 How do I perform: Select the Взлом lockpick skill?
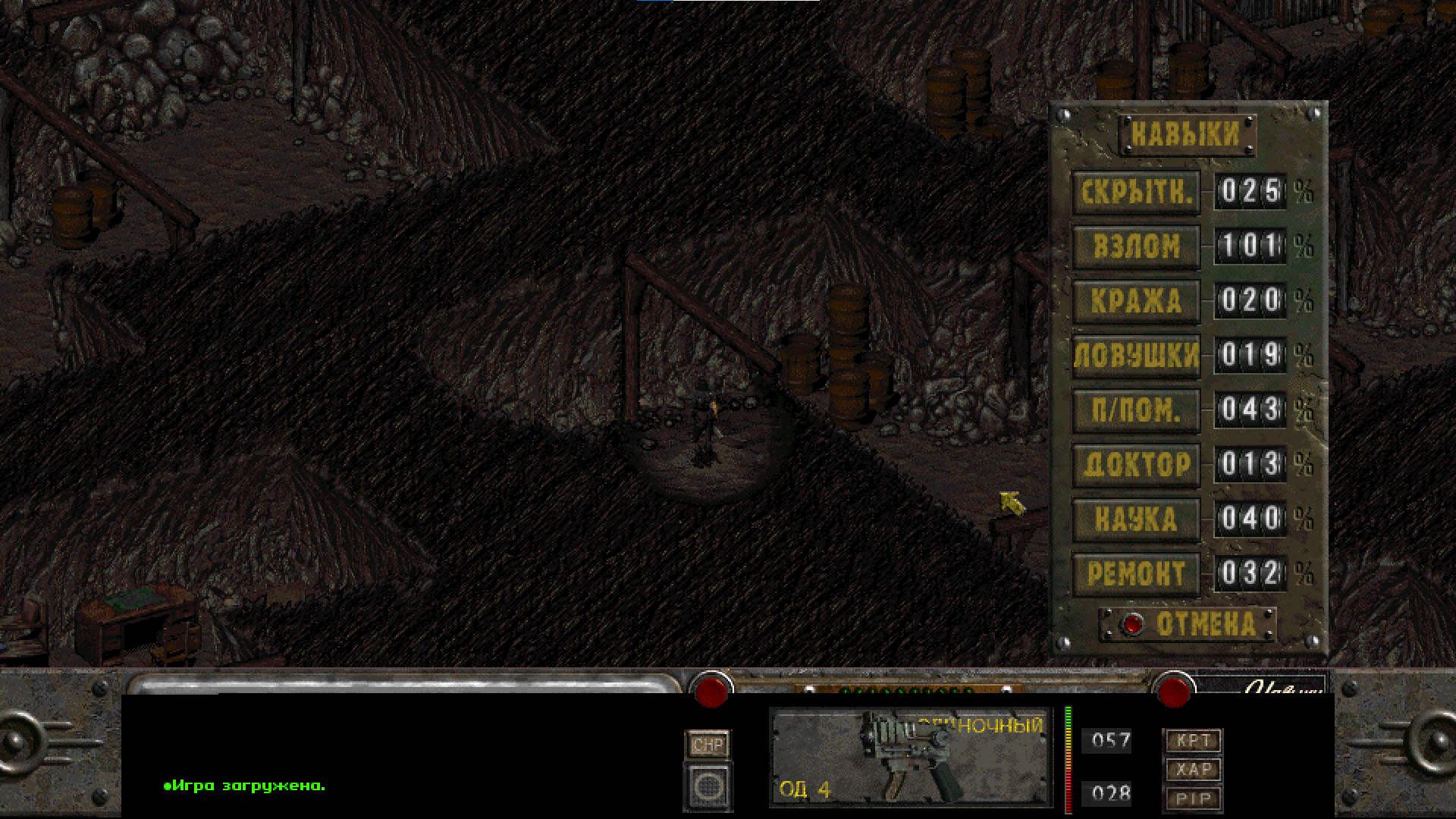point(1136,246)
